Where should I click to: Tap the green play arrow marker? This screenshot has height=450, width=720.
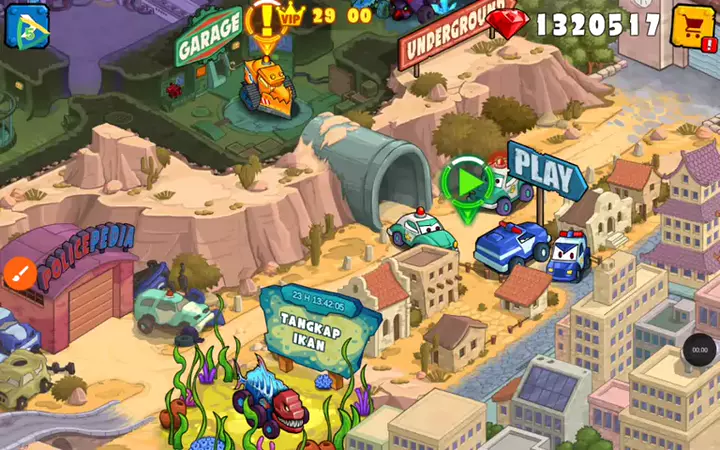[465, 182]
